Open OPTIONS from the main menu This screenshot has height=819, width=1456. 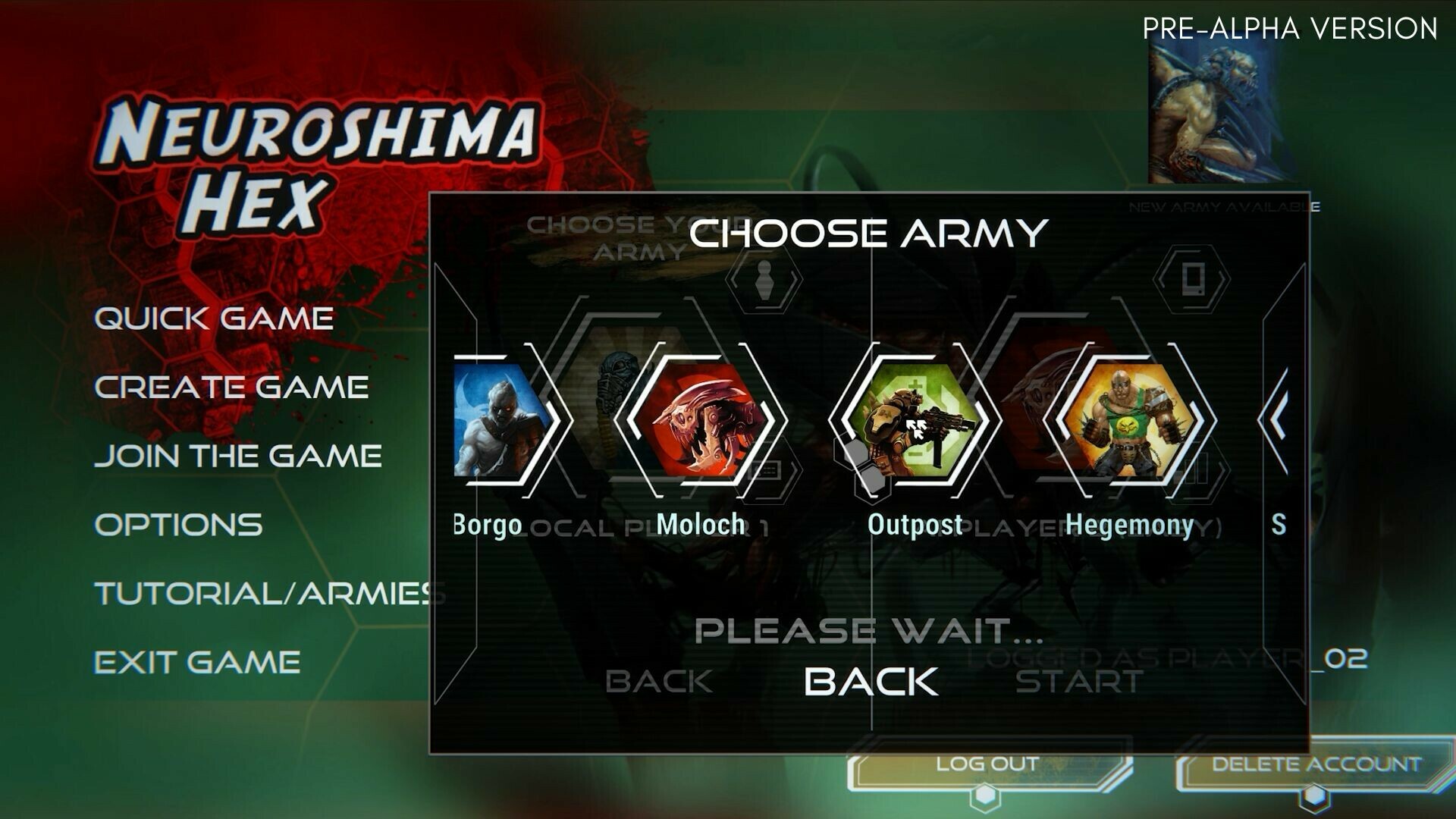pos(178,523)
